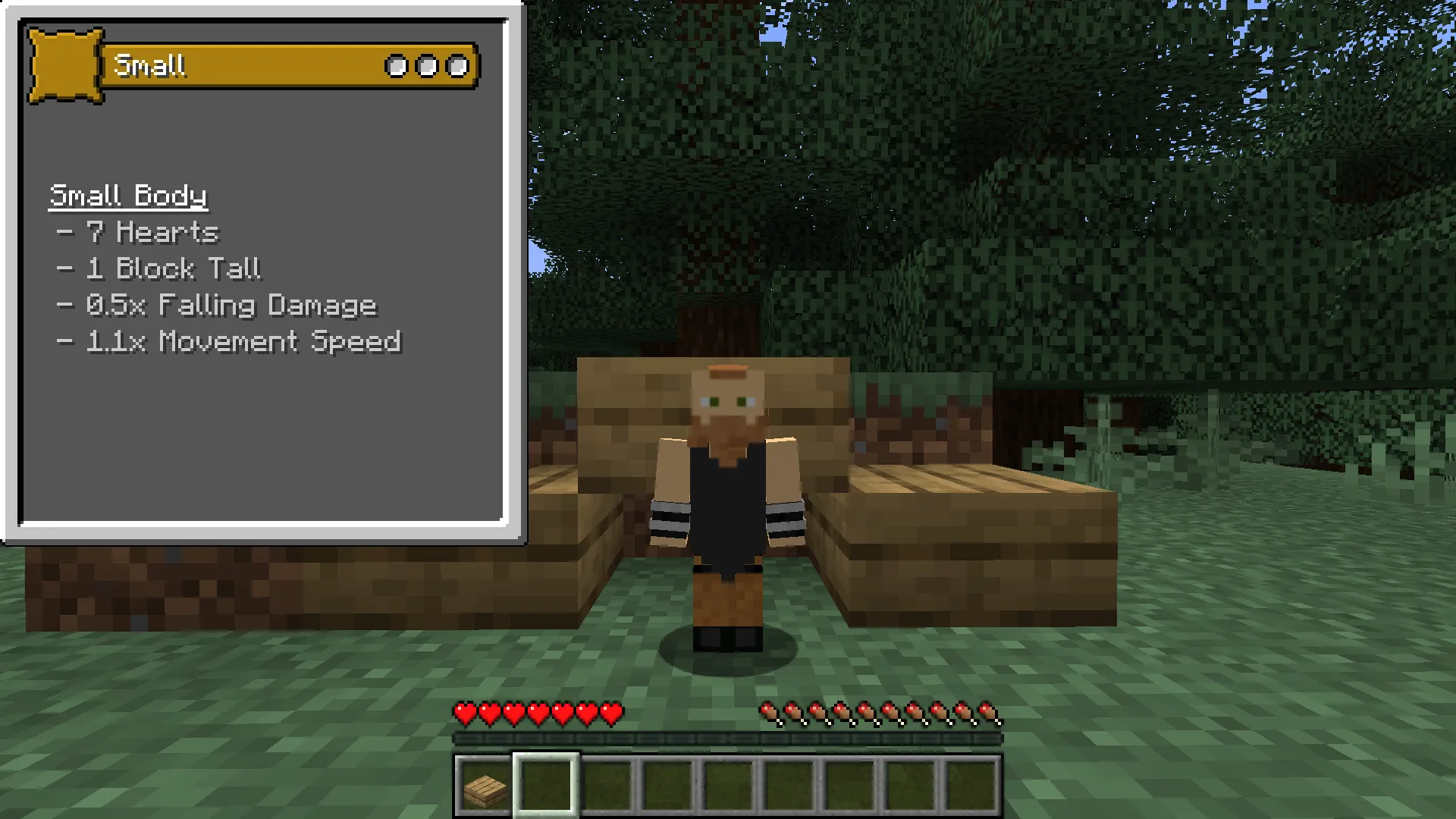
Task: Click the currently selected empty hotbar slot
Action: [x=546, y=786]
